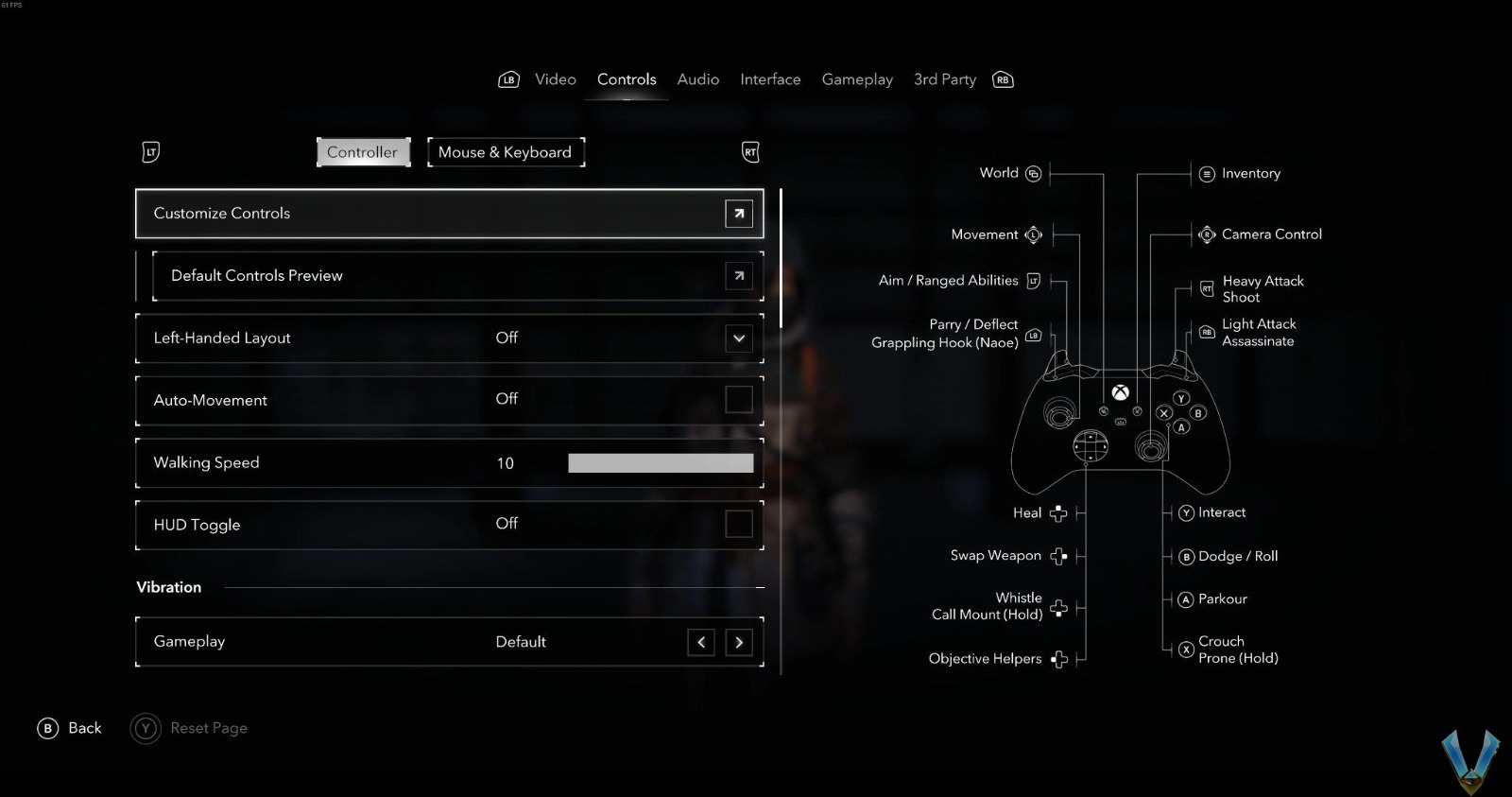Open the Left-Handed Layout dropdown
Image resolution: width=1512 pixels, height=797 pixels.
738,338
